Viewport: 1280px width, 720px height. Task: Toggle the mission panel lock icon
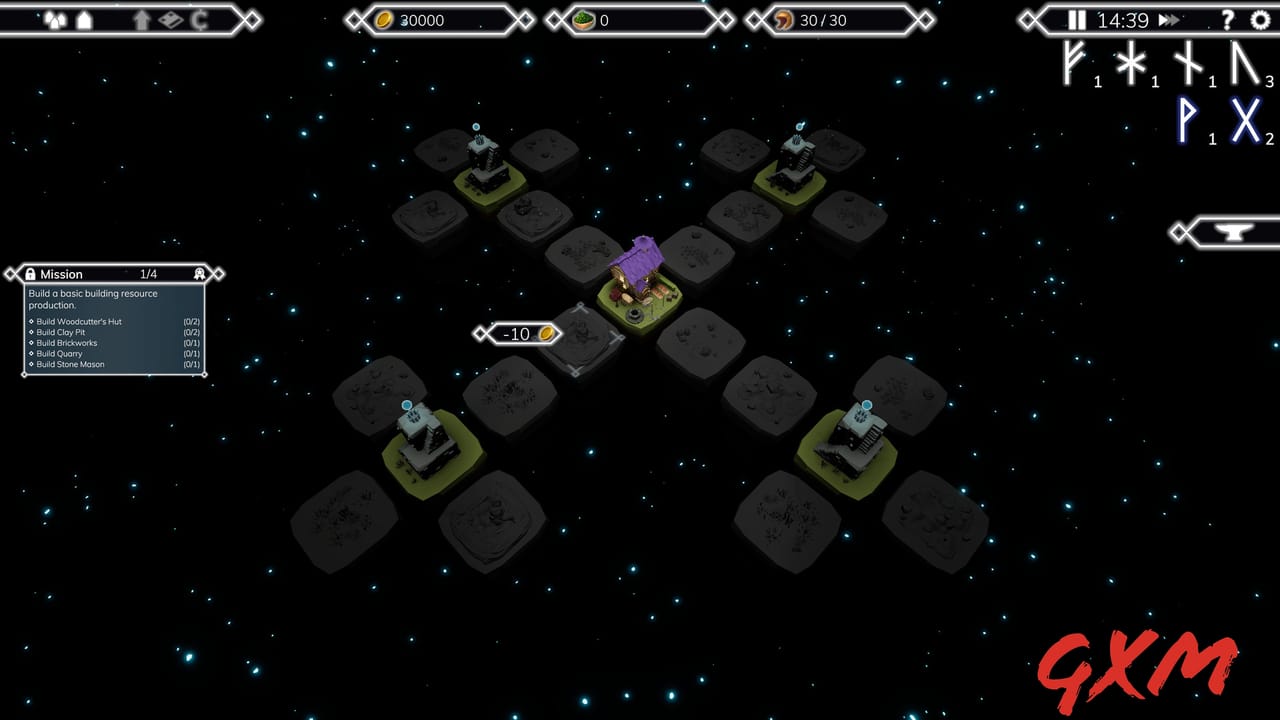pyautogui.click(x=31, y=274)
